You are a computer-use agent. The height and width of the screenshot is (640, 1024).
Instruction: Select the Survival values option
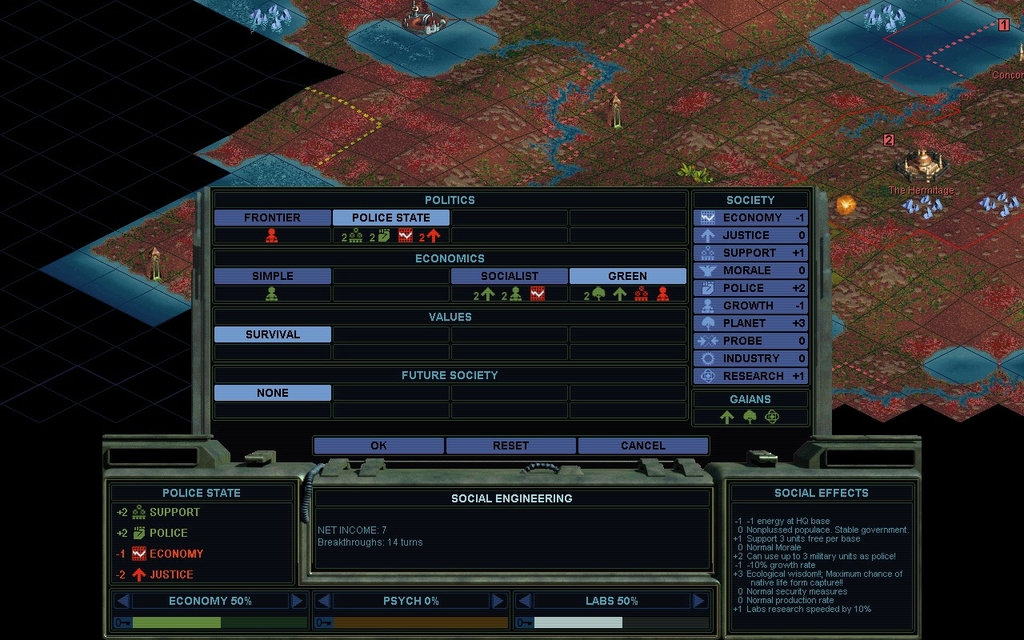pos(272,335)
